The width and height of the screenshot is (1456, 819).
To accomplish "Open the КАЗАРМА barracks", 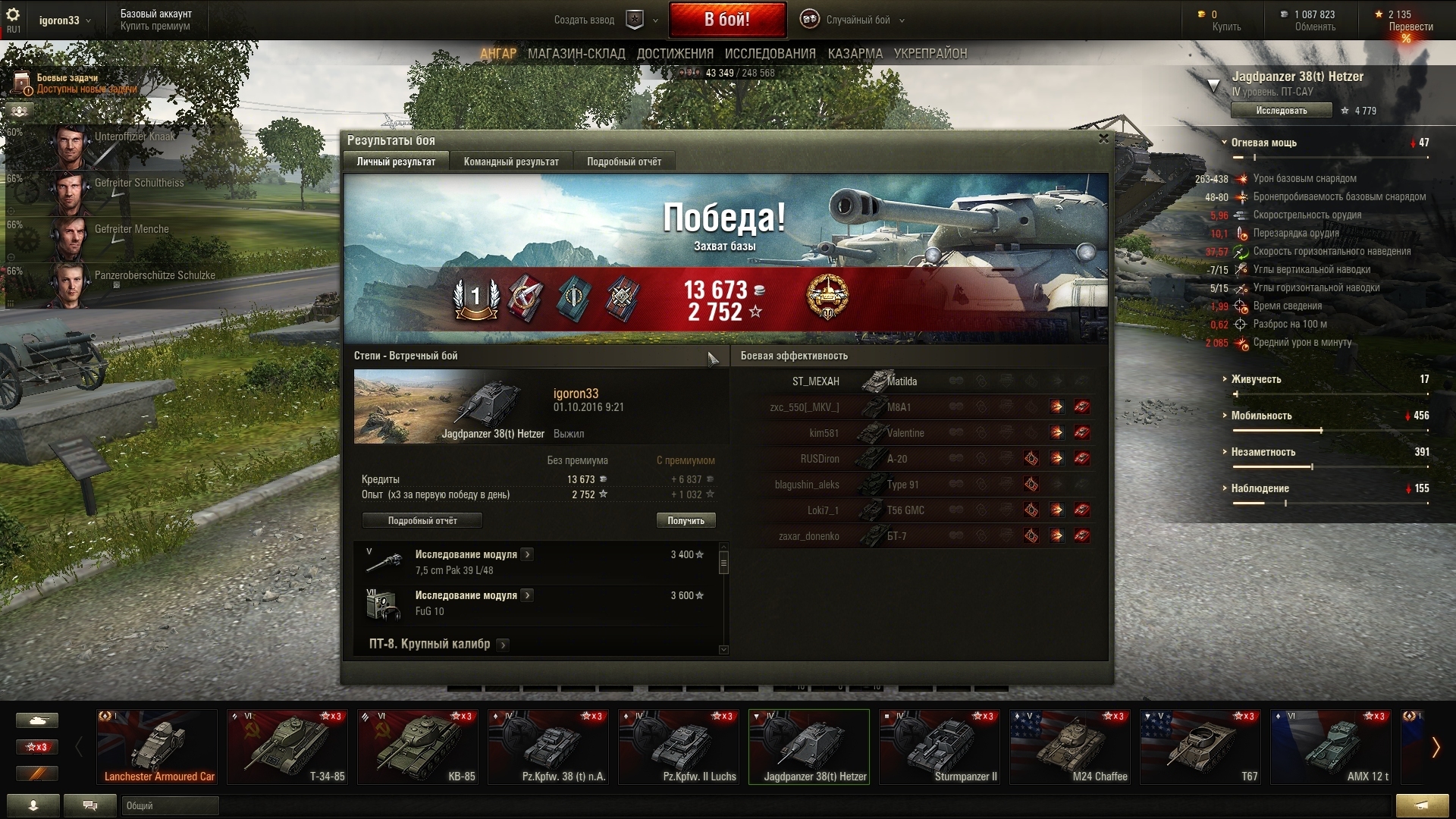I will [855, 54].
